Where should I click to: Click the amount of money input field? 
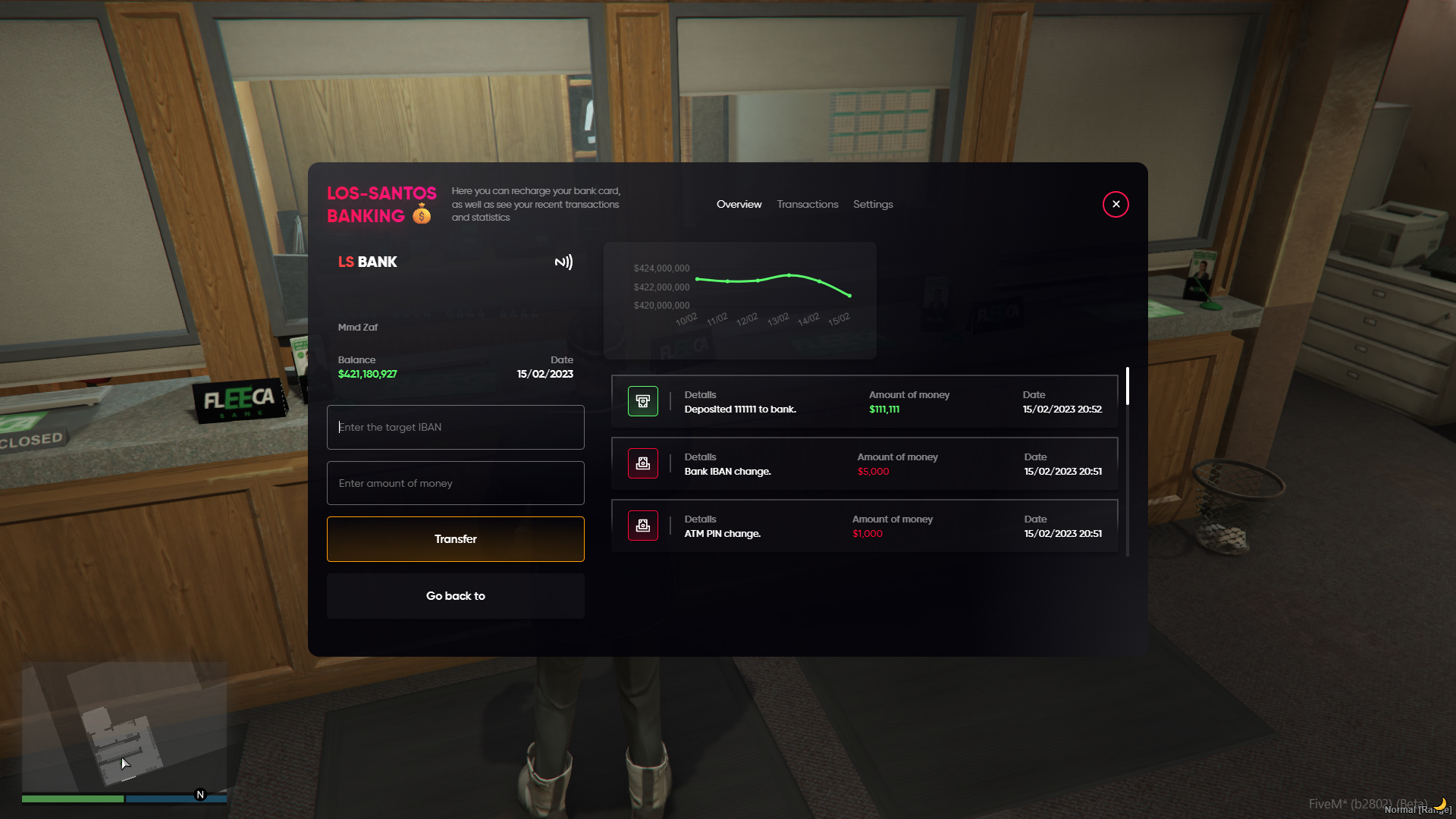[x=455, y=483]
